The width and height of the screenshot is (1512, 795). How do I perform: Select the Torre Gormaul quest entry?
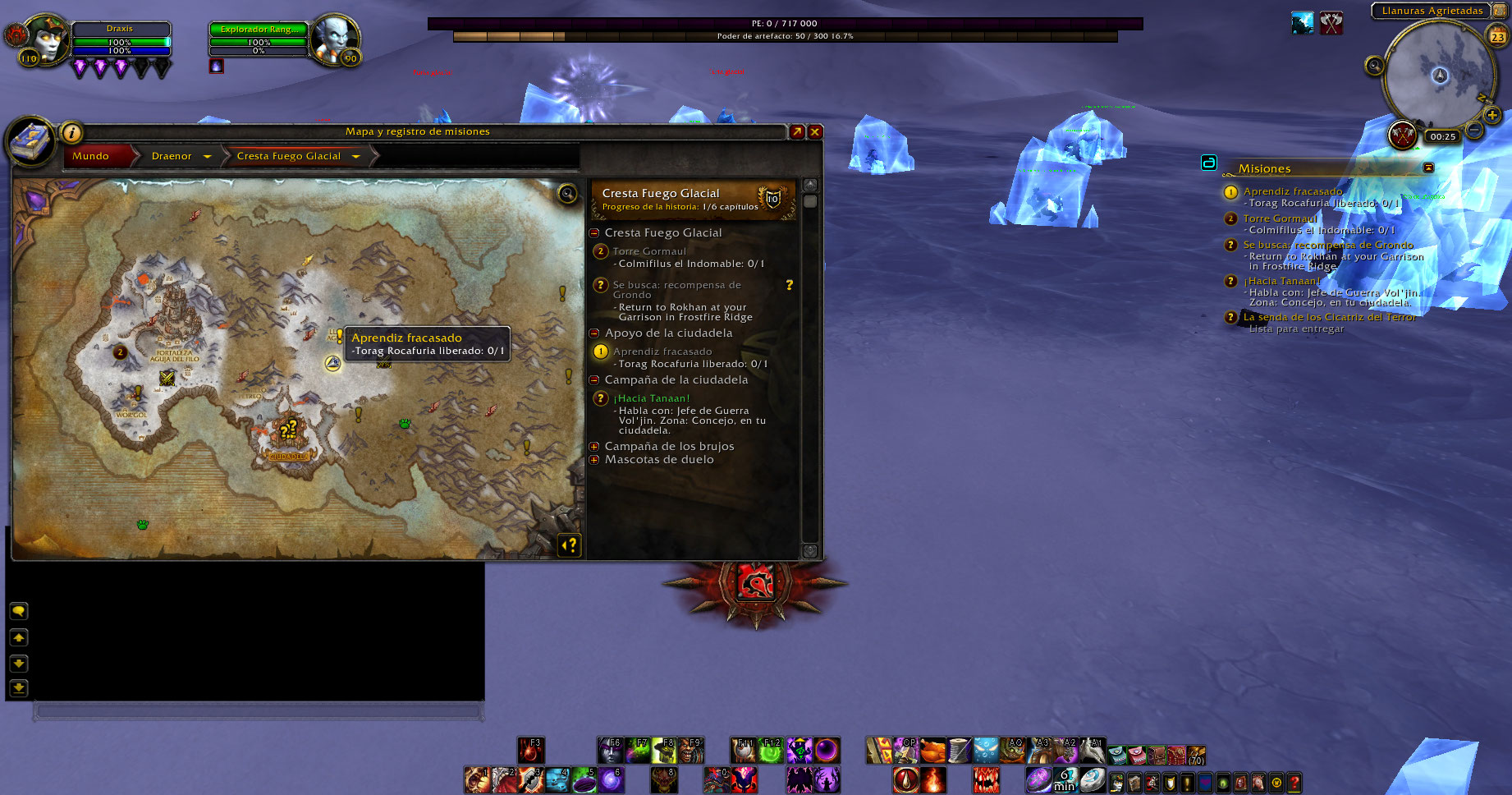tap(649, 251)
